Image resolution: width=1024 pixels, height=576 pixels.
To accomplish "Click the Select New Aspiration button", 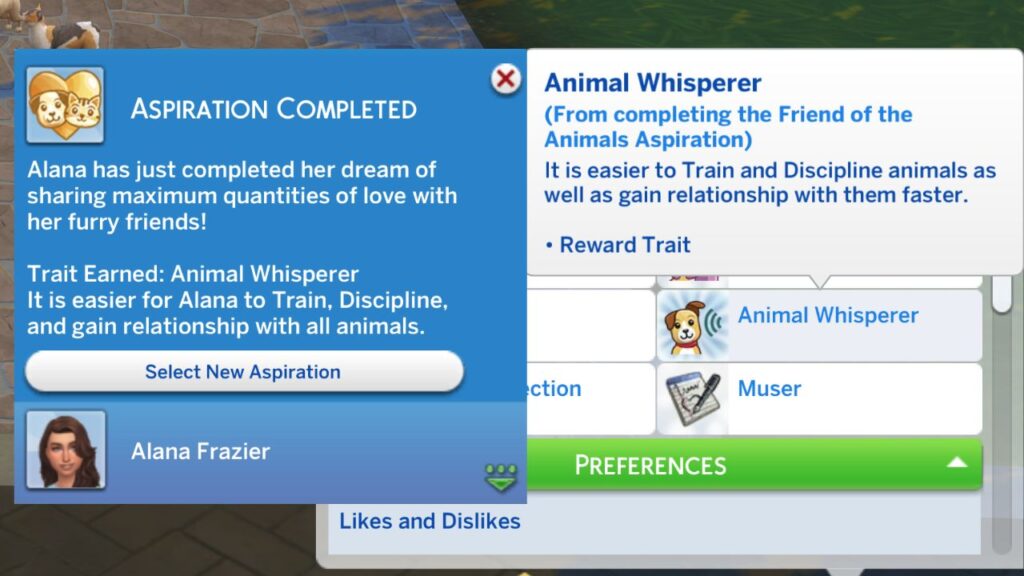I will click(243, 372).
